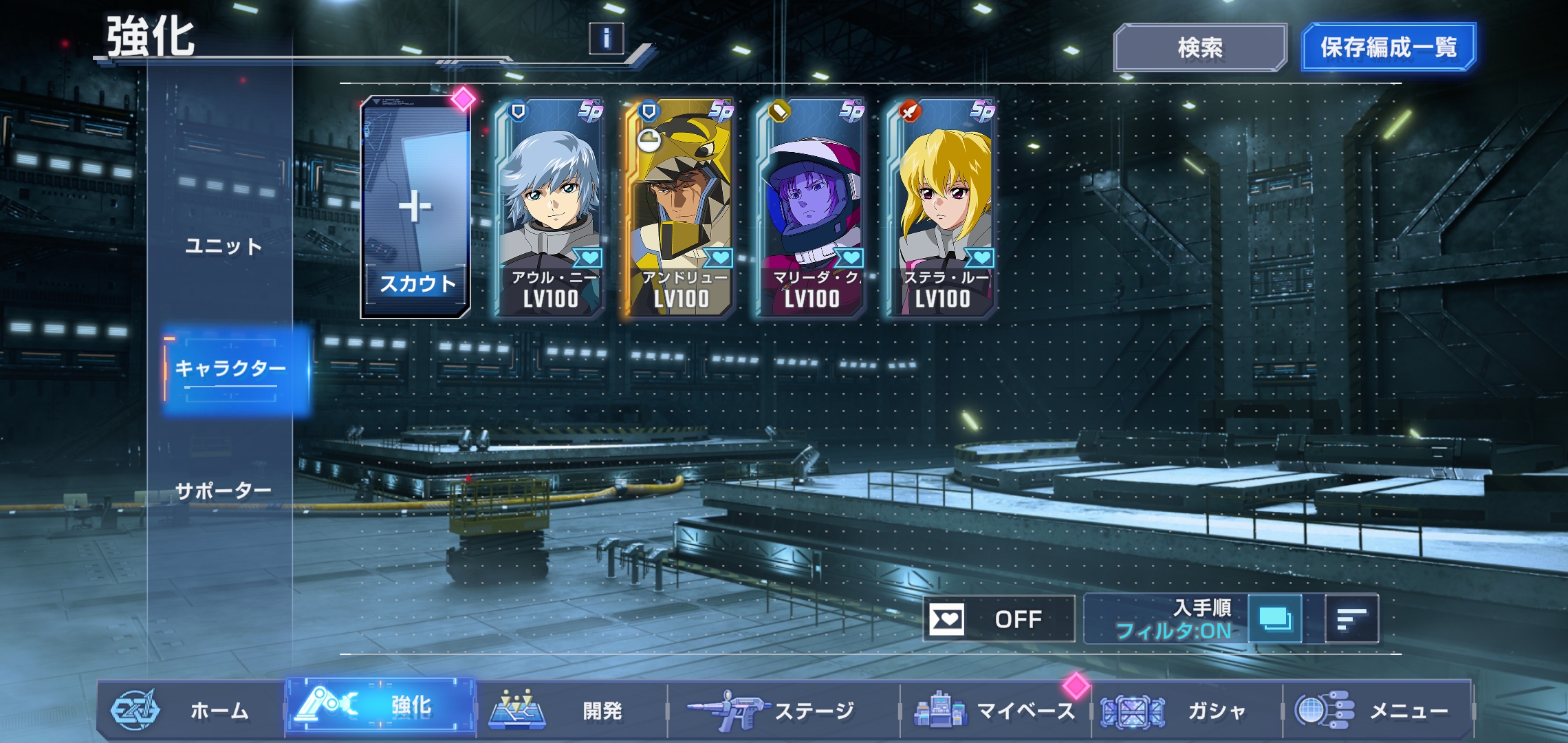Click the info "i" icon

click(x=606, y=39)
